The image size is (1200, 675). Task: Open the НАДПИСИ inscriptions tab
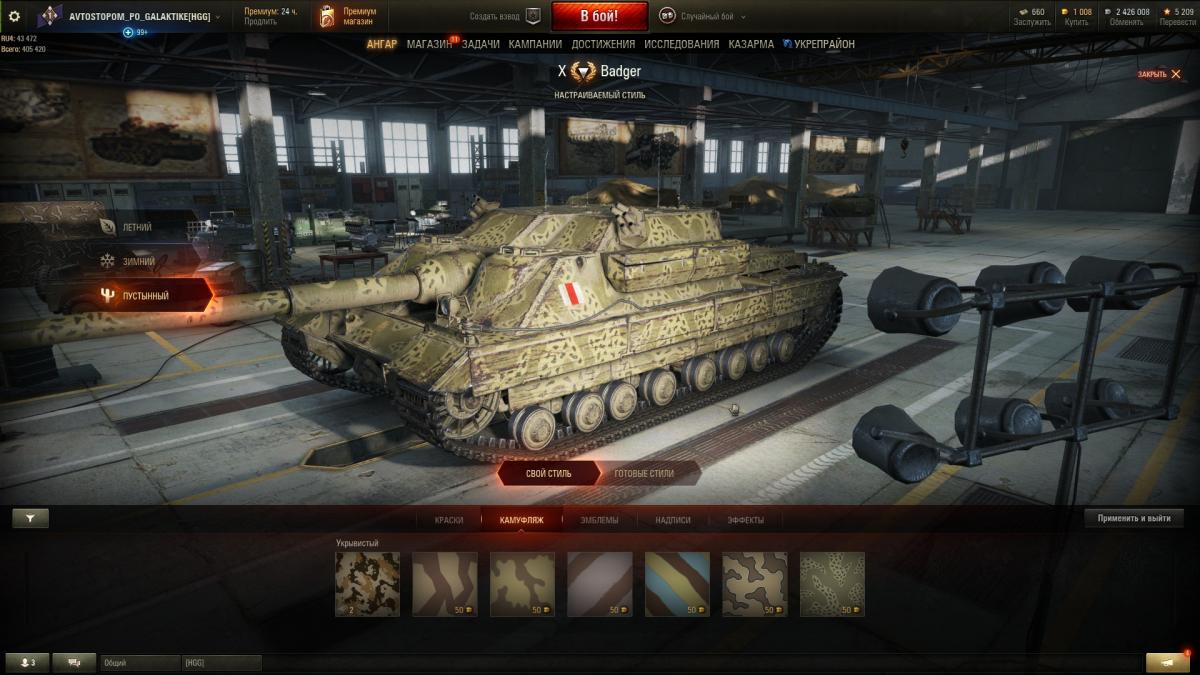[x=673, y=520]
